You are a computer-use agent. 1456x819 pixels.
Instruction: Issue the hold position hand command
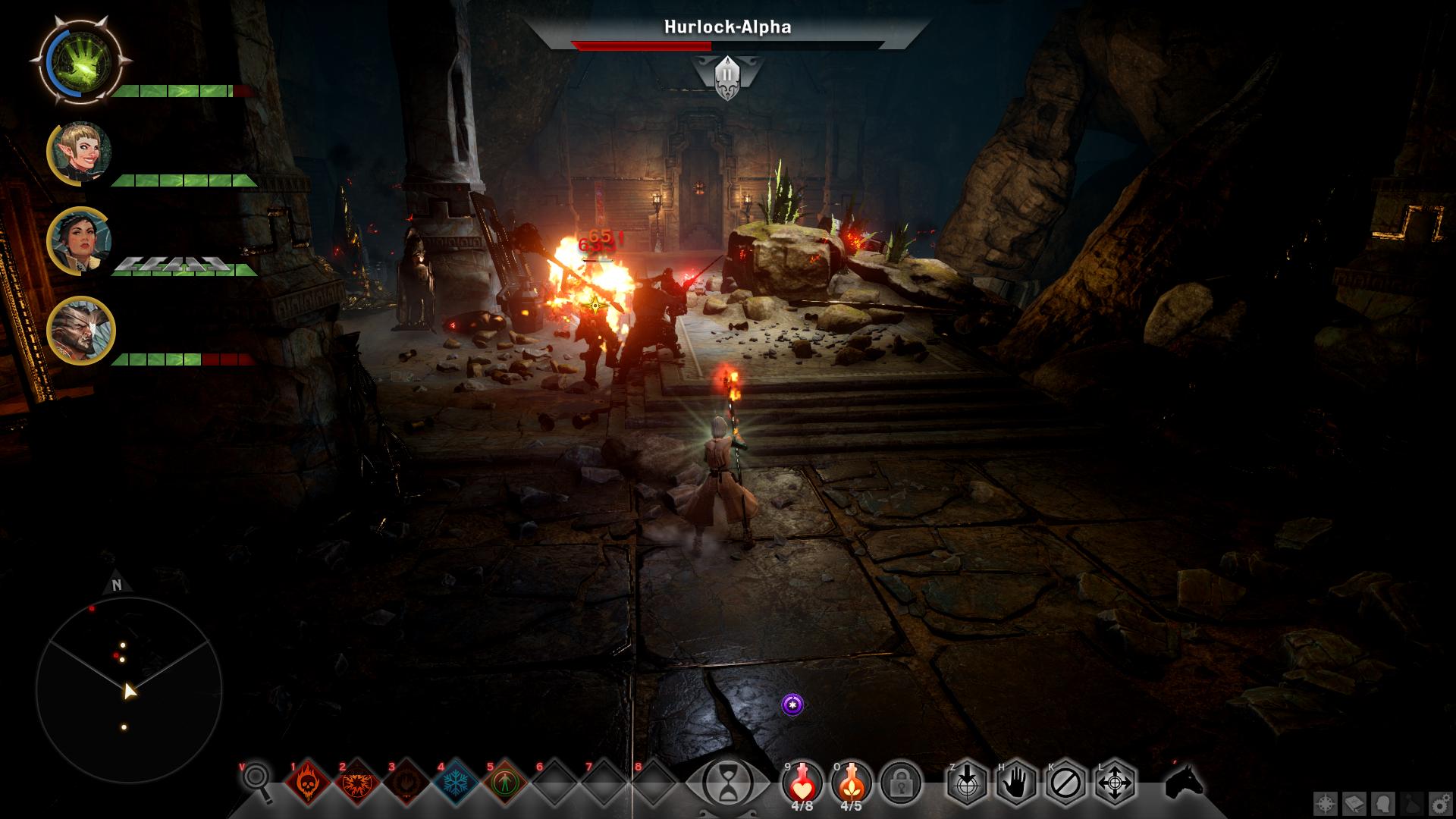tap(1016, 783)
